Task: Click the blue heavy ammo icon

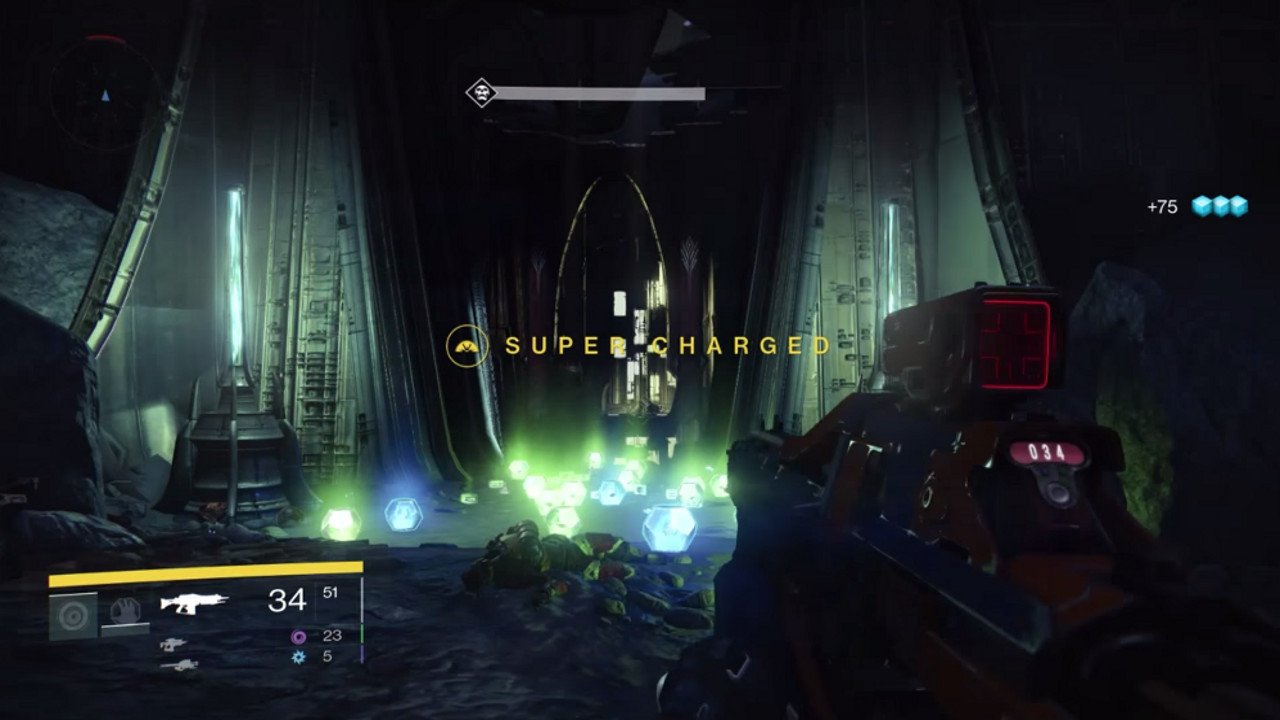Action: pos(300,657)
